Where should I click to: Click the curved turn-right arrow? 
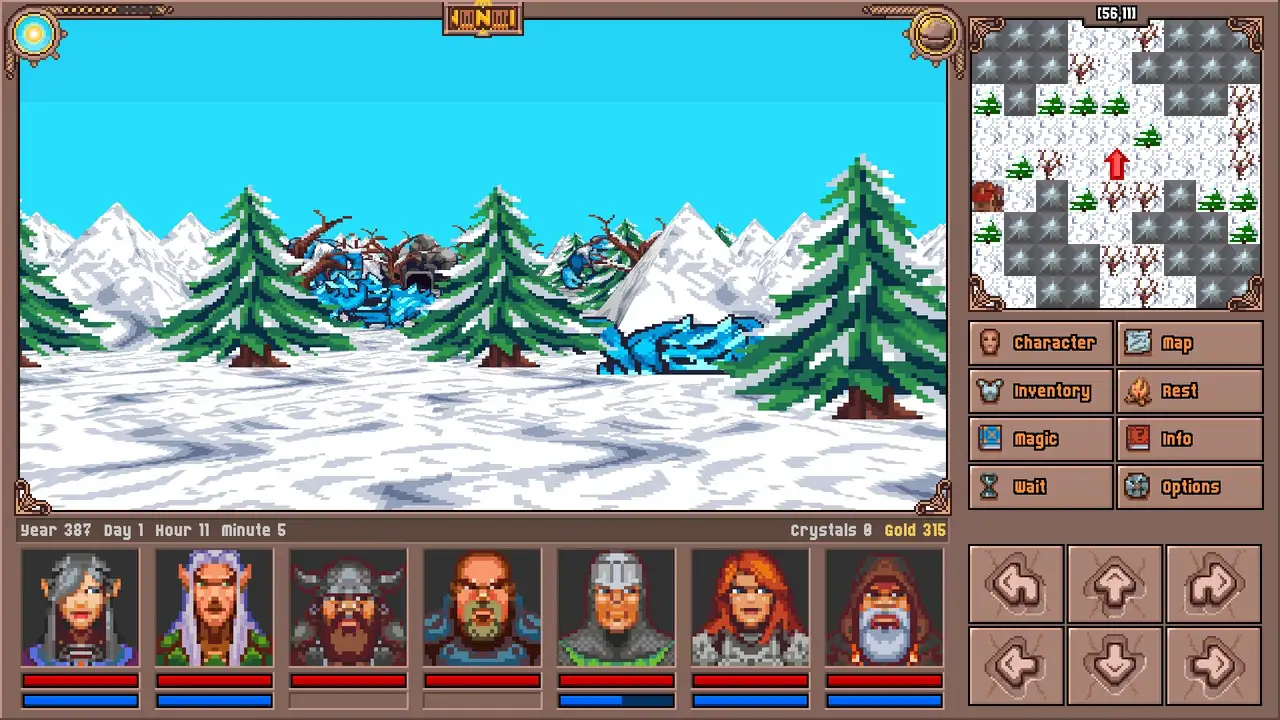[x=1213, y=584]
